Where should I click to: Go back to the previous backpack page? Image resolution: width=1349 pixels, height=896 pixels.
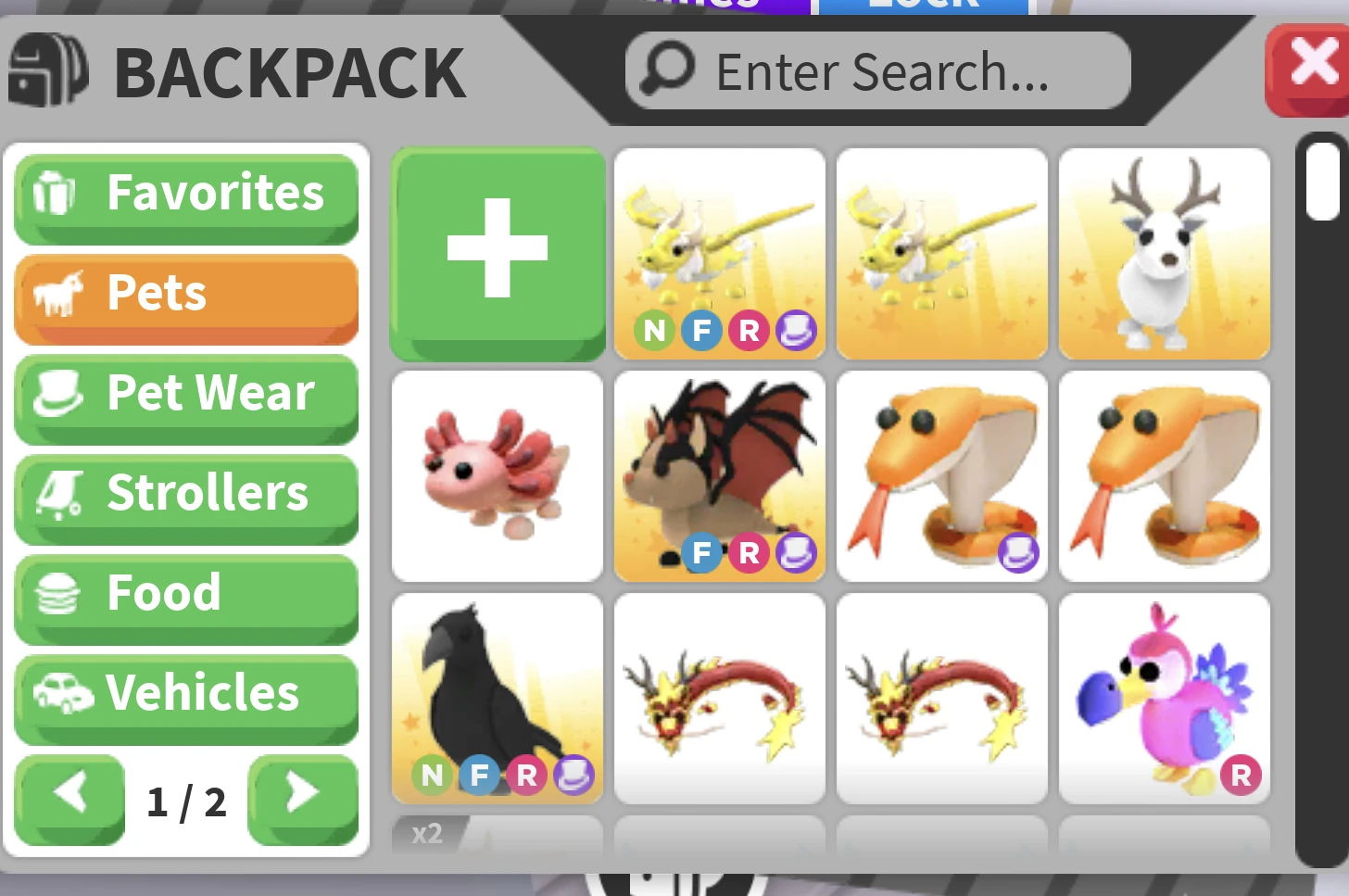coord(69,799)
